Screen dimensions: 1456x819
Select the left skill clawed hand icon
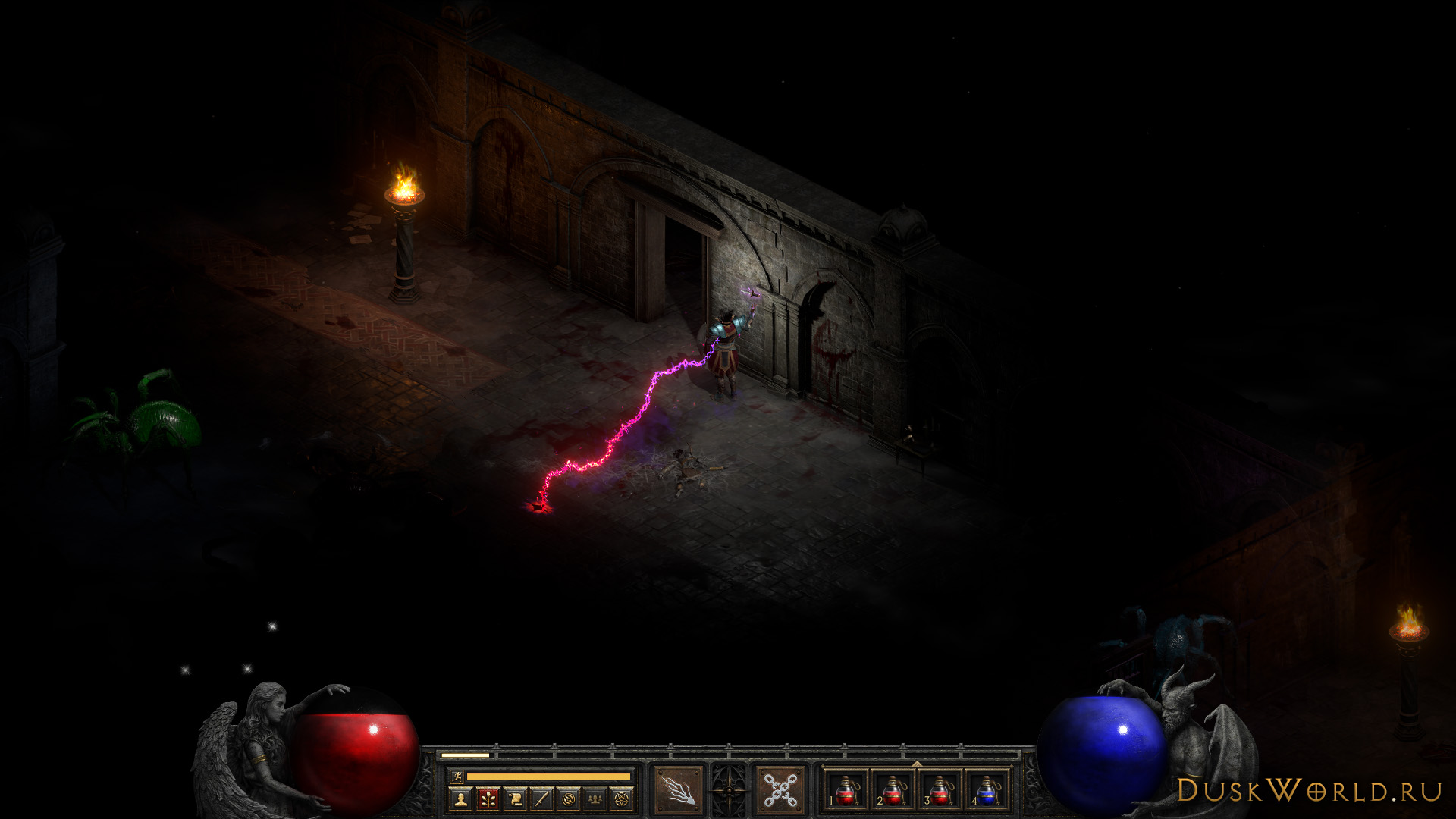tap(679, 789)
